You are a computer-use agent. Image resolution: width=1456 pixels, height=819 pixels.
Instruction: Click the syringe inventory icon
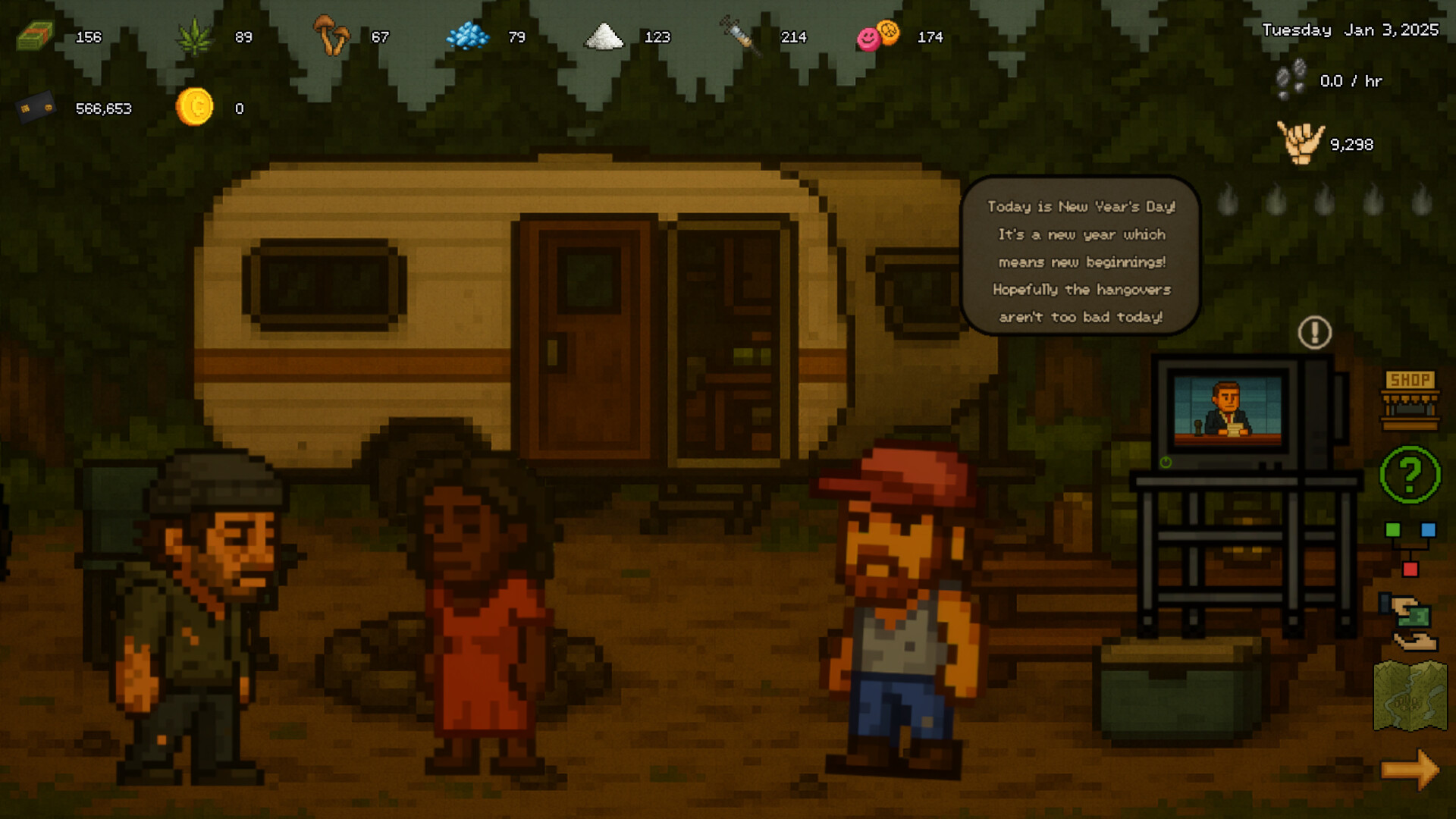pyautogui.click(x=739, y=36)
